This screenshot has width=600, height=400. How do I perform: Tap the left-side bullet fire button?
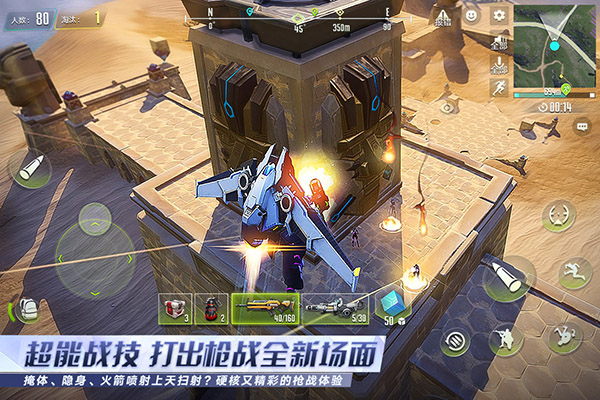pyautogui.click(x=30, y=168)
